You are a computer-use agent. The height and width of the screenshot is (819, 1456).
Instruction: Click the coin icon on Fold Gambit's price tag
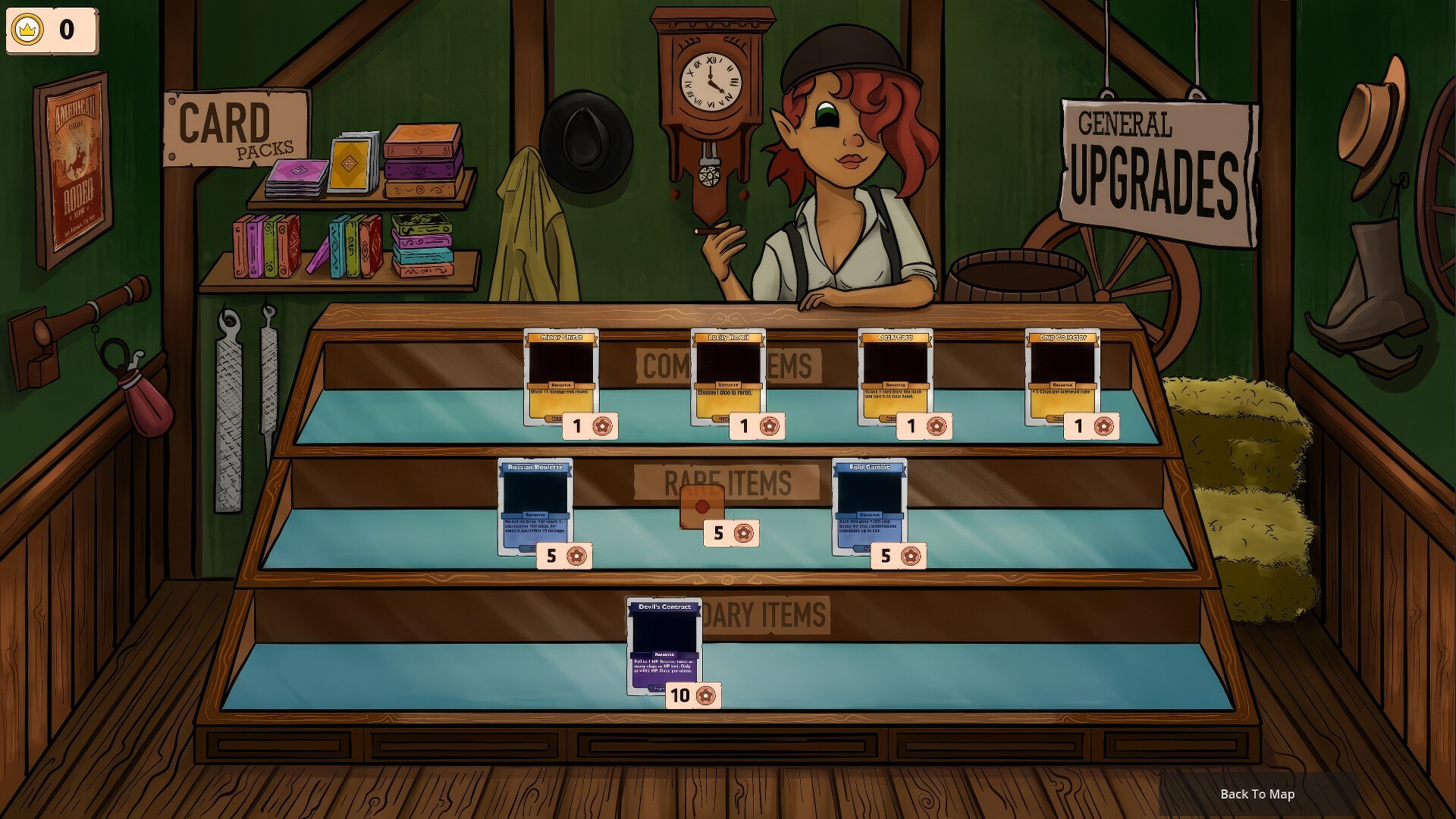(912, 557)
